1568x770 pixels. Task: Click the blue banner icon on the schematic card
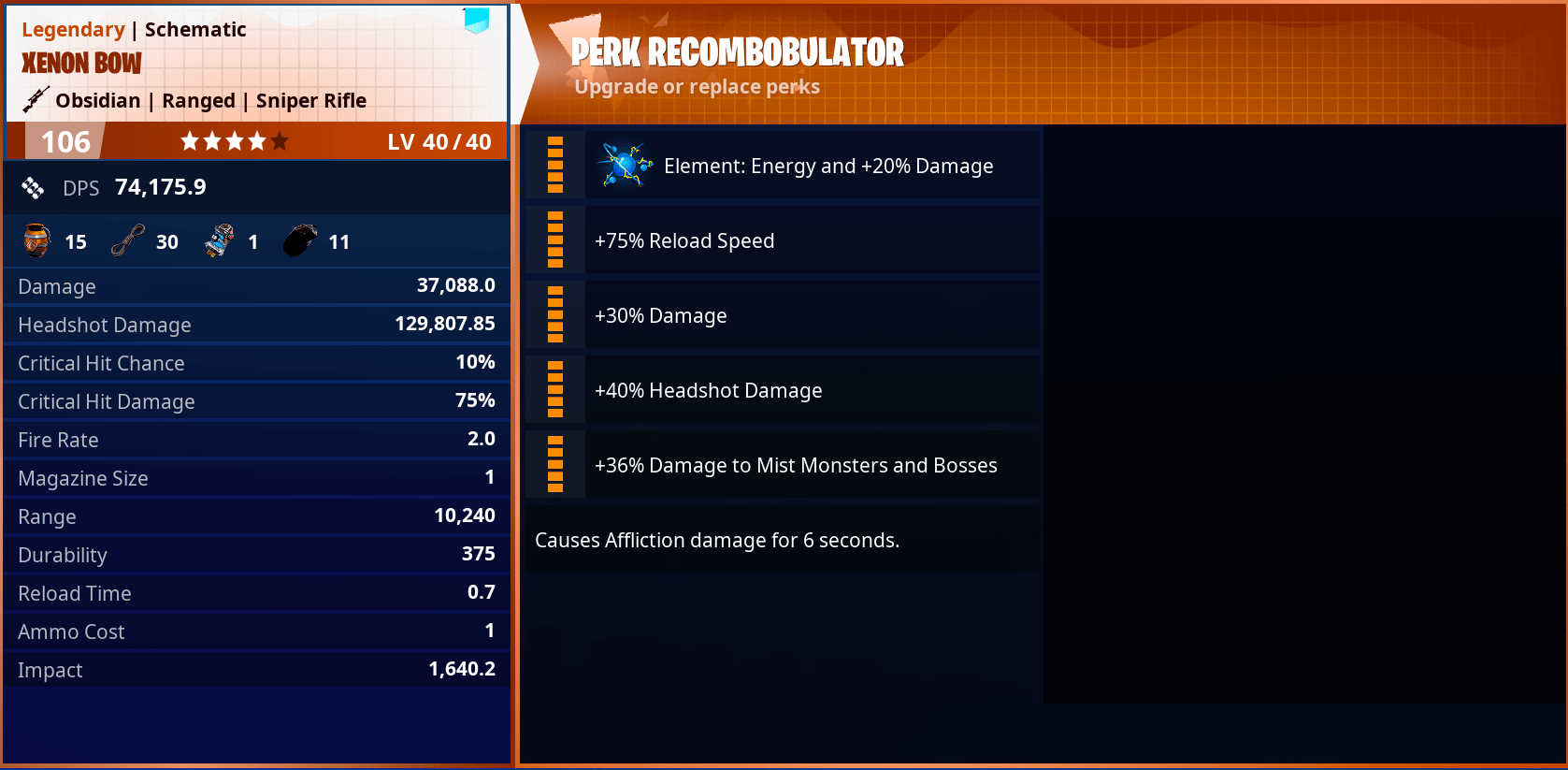coord(476,22)
